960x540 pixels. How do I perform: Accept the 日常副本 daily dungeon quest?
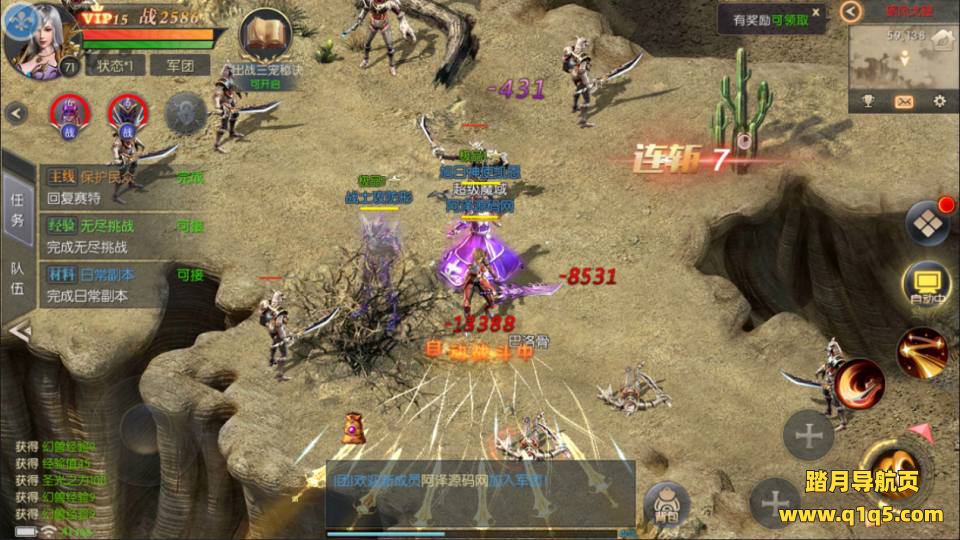pos(190,275)
